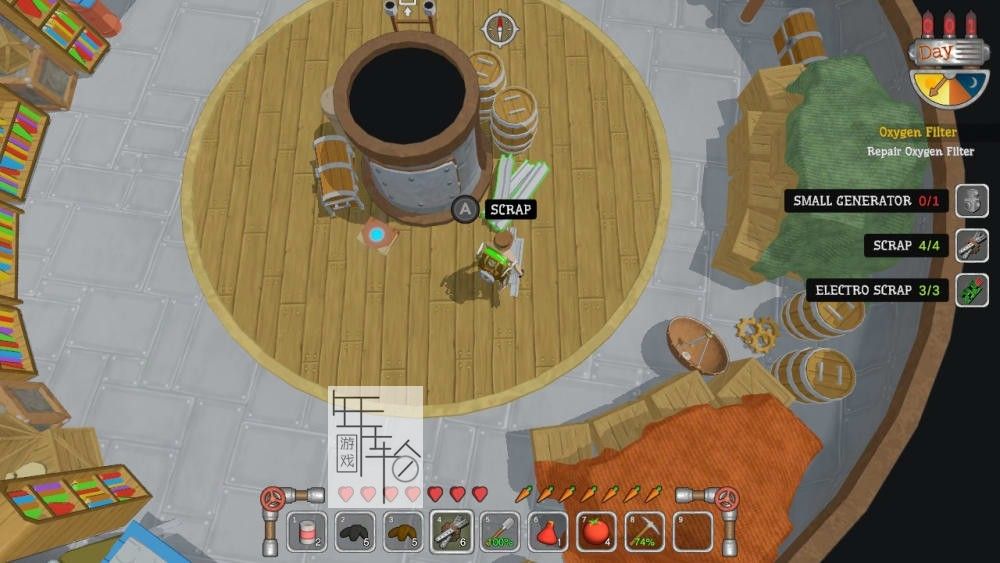Equip the shovel from the hotbar
Image resolution: width=1000 pixels, height=563 pixels.
[x=499, y=532]
